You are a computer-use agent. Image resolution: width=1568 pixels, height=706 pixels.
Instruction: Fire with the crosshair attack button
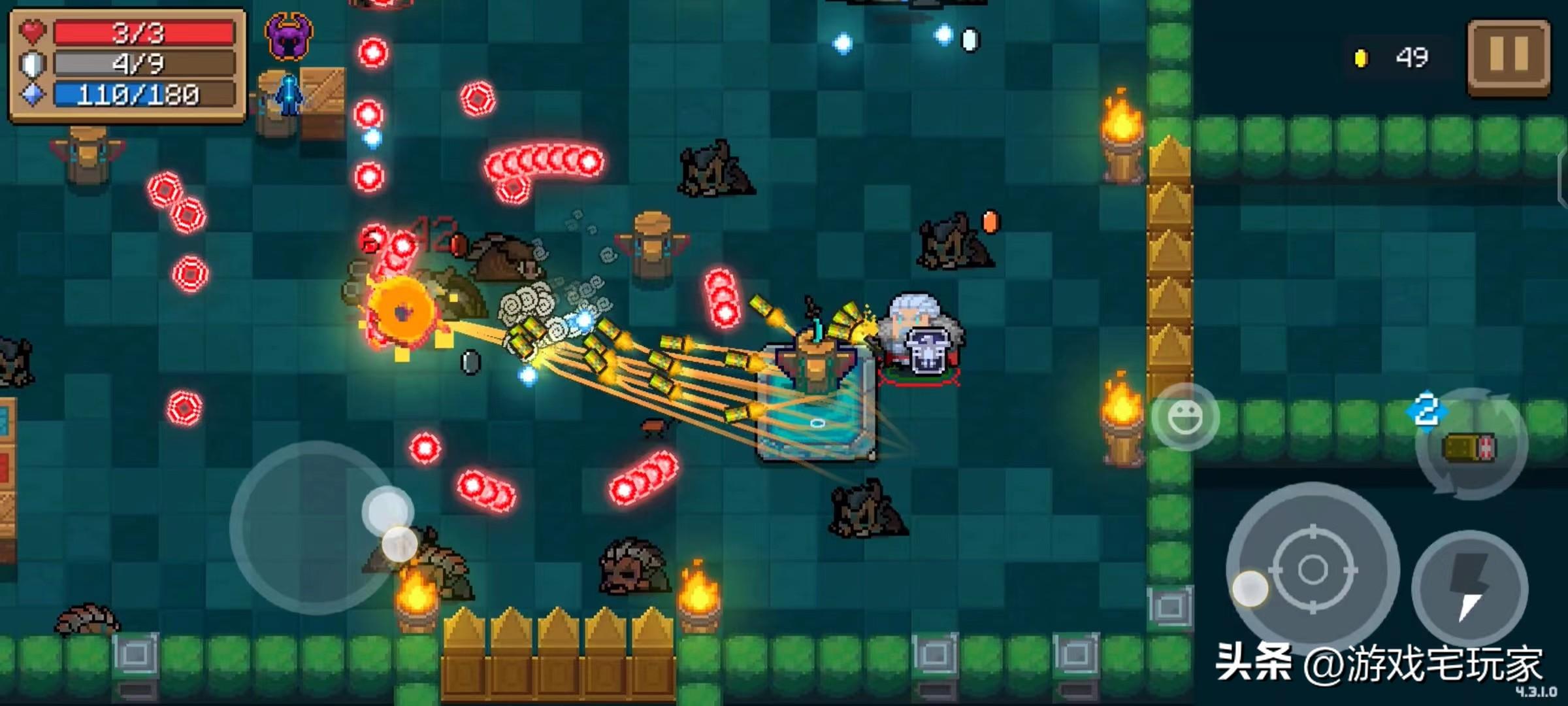tap(1312, 569)
